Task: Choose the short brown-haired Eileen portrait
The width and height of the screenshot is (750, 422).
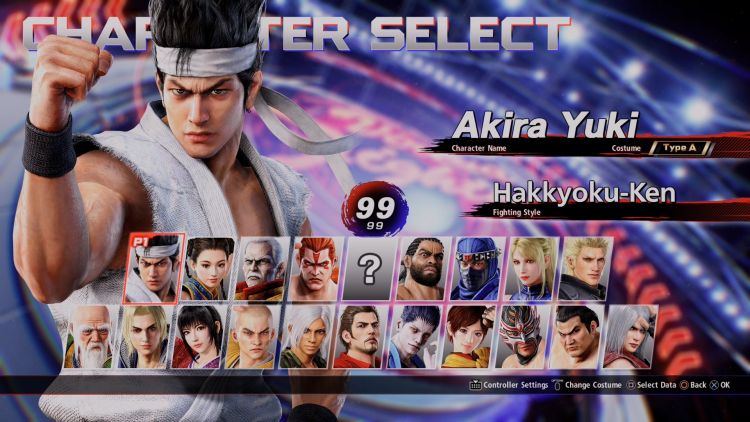Action: coord(468,337)
